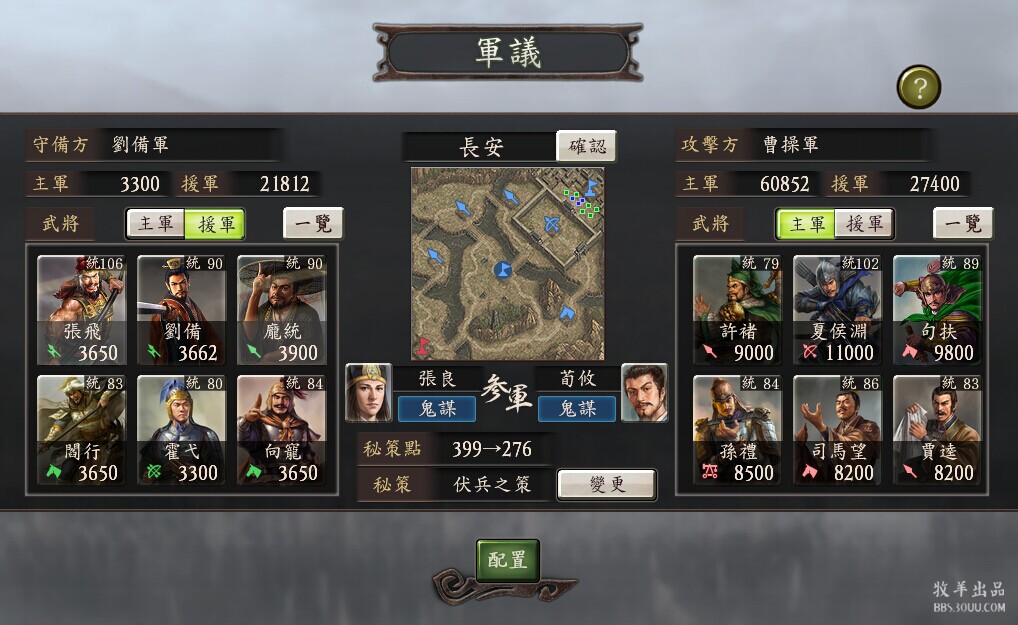Viewport: 1018px width, 625px height.
Task: Select the 許褚 officer card
Action: (x=738, y=310)
